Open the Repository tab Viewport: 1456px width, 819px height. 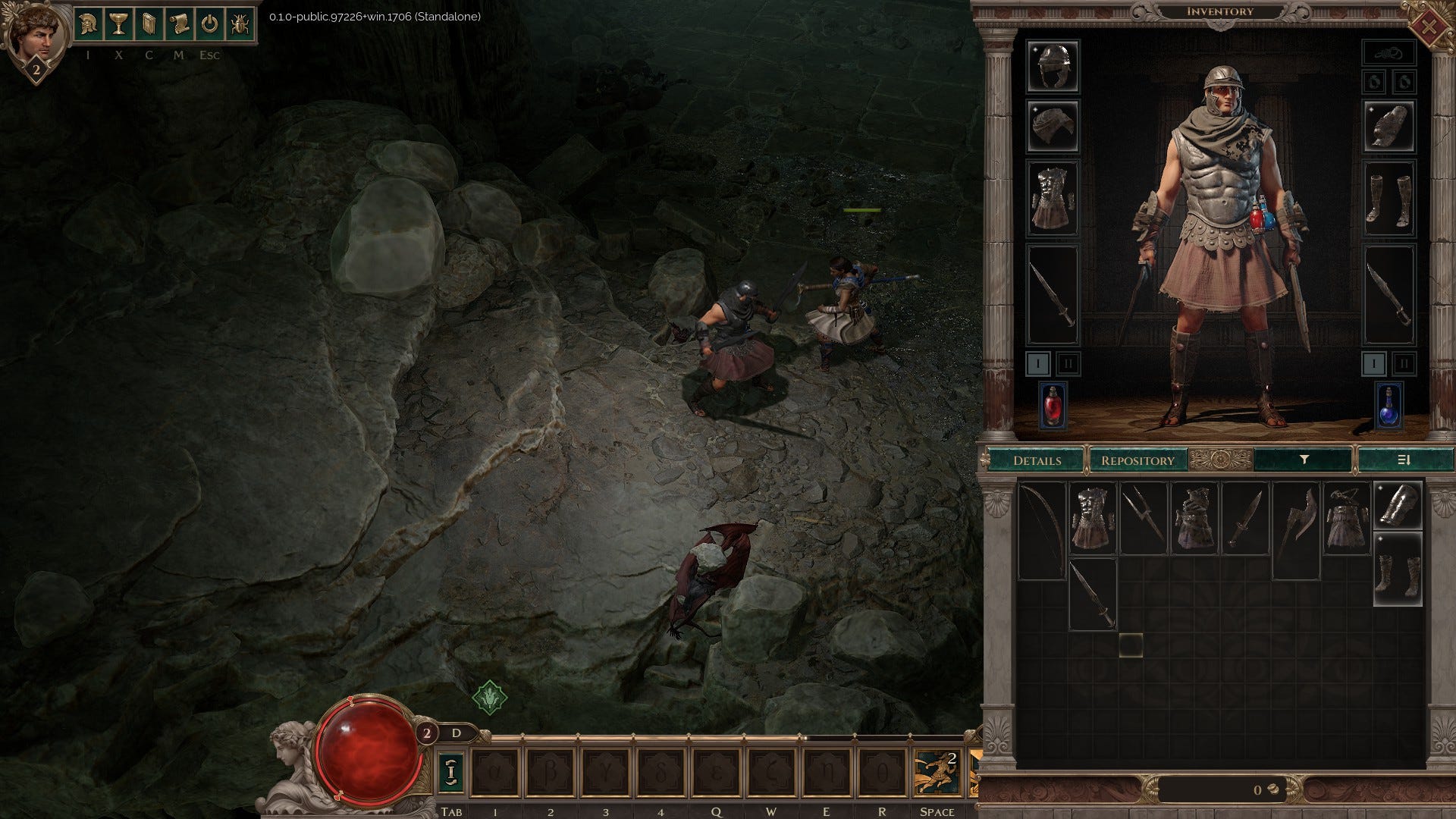(1137, 460)
